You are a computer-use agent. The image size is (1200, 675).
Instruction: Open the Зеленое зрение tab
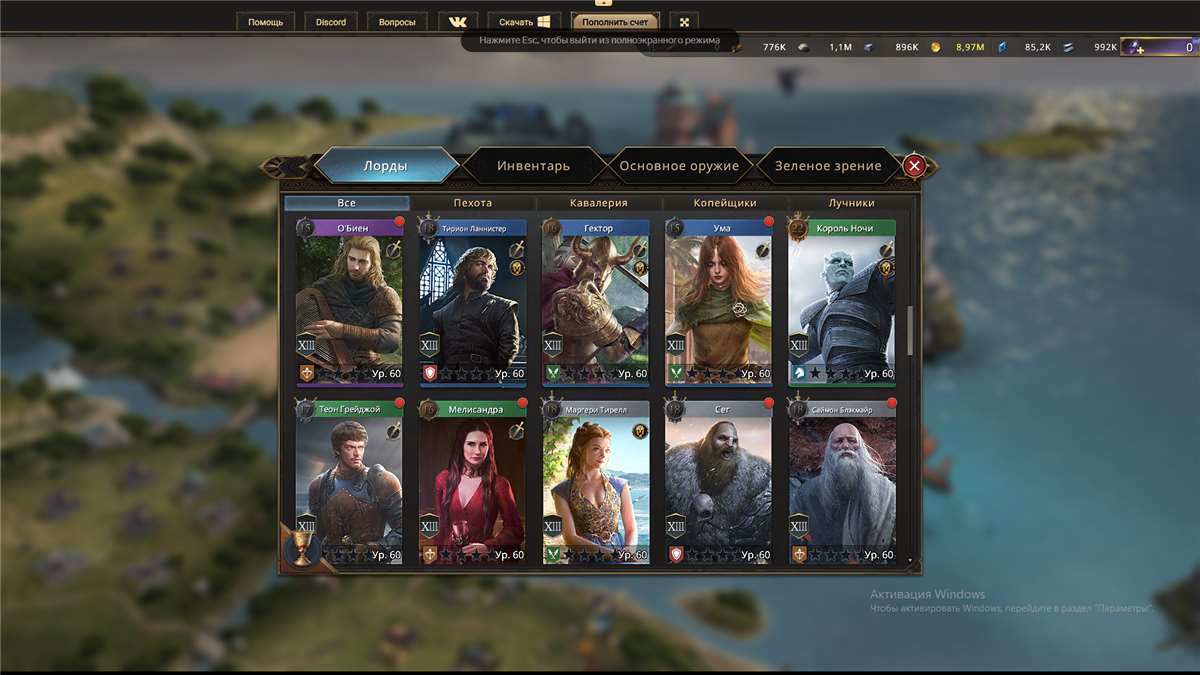(828, 166)
